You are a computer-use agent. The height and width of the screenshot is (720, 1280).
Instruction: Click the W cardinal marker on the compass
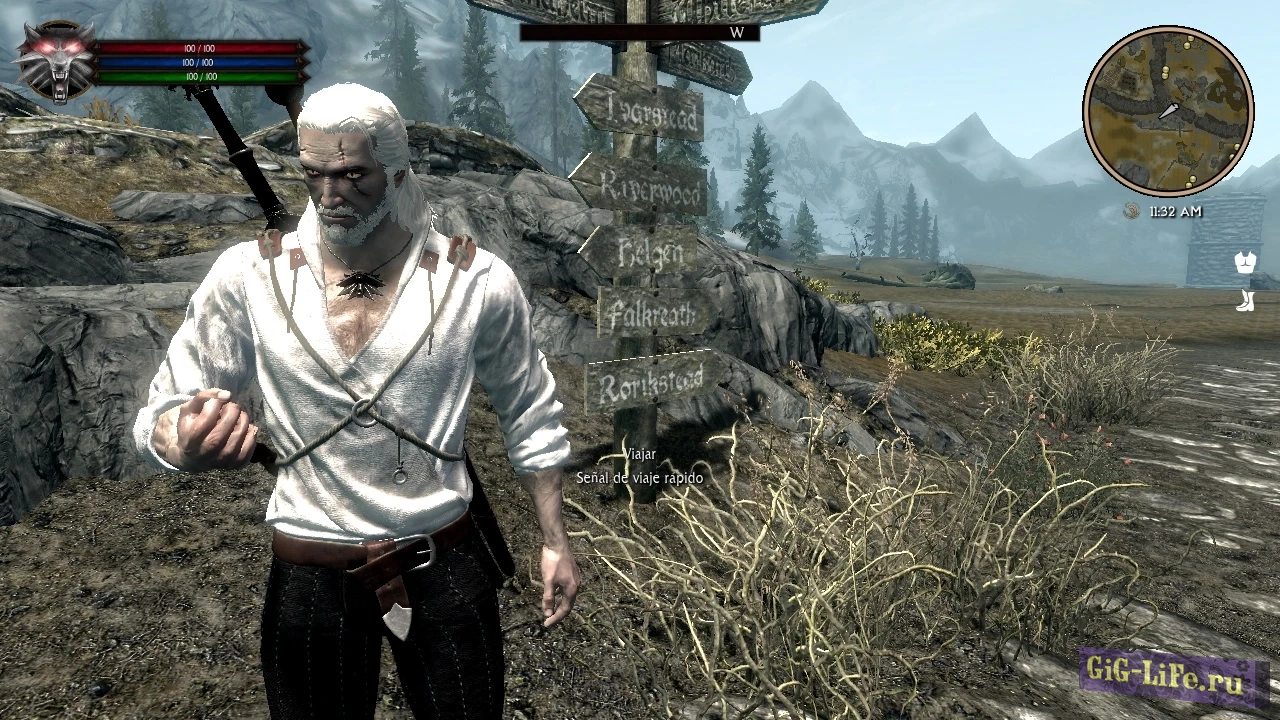735,33
